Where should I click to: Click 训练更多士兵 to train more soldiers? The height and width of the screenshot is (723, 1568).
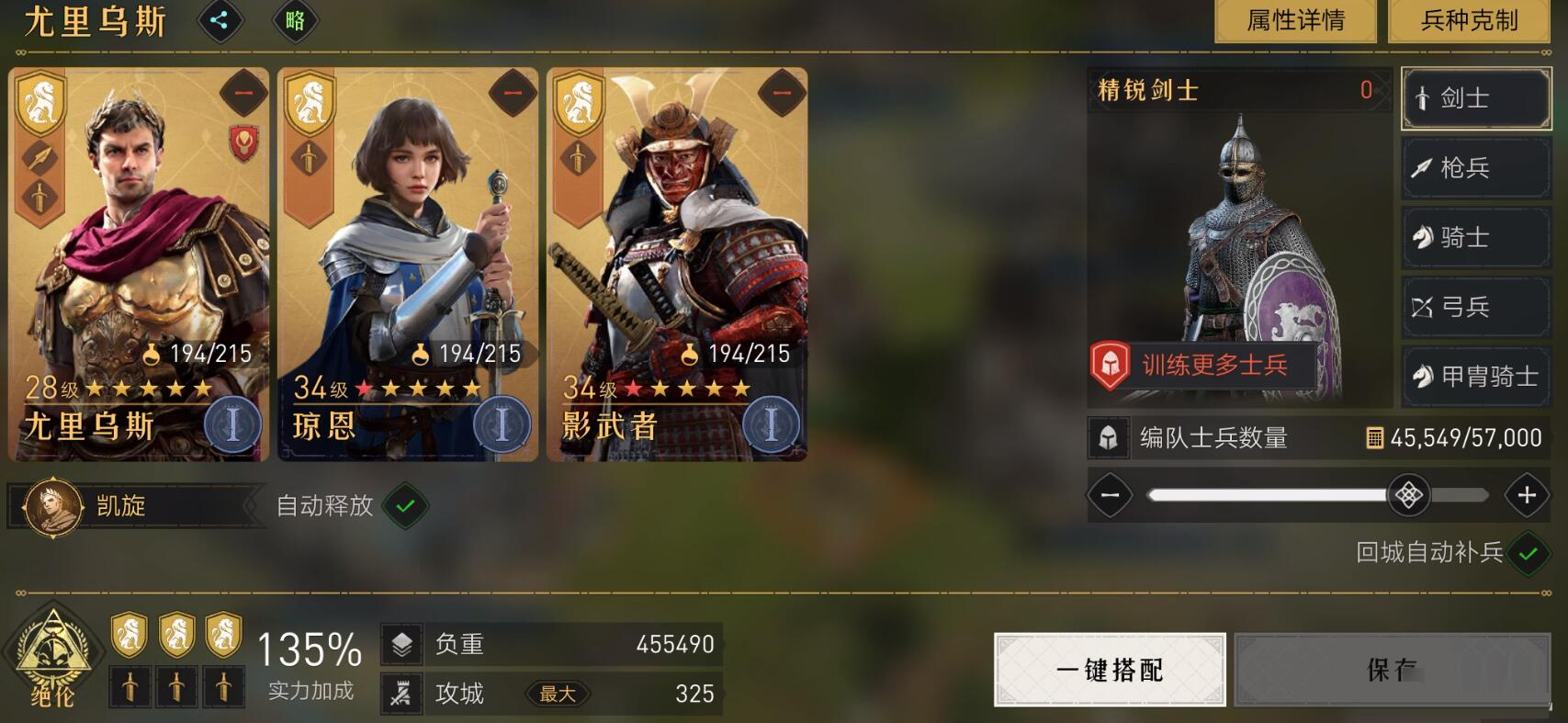click(1203, 366)
